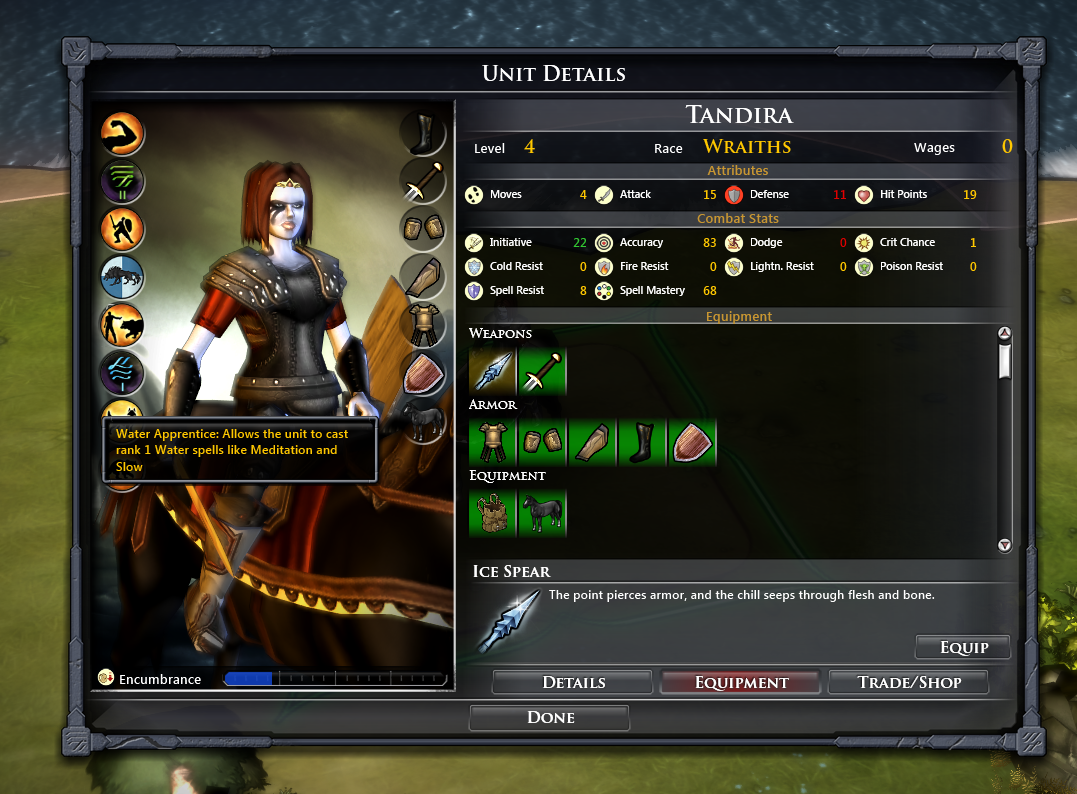Switch to the Details tab
The height and width of the screenshot is (794, 1077).
[573, 683]
